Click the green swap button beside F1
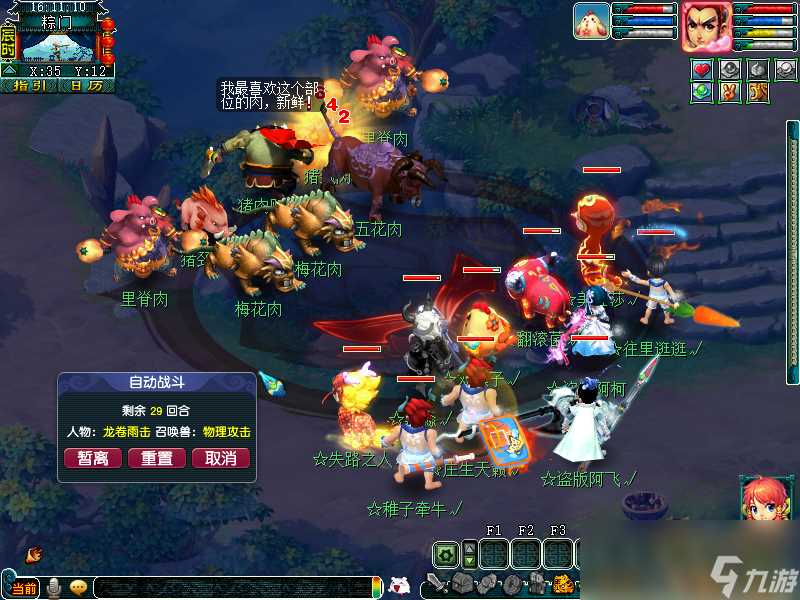 (447, 554)
